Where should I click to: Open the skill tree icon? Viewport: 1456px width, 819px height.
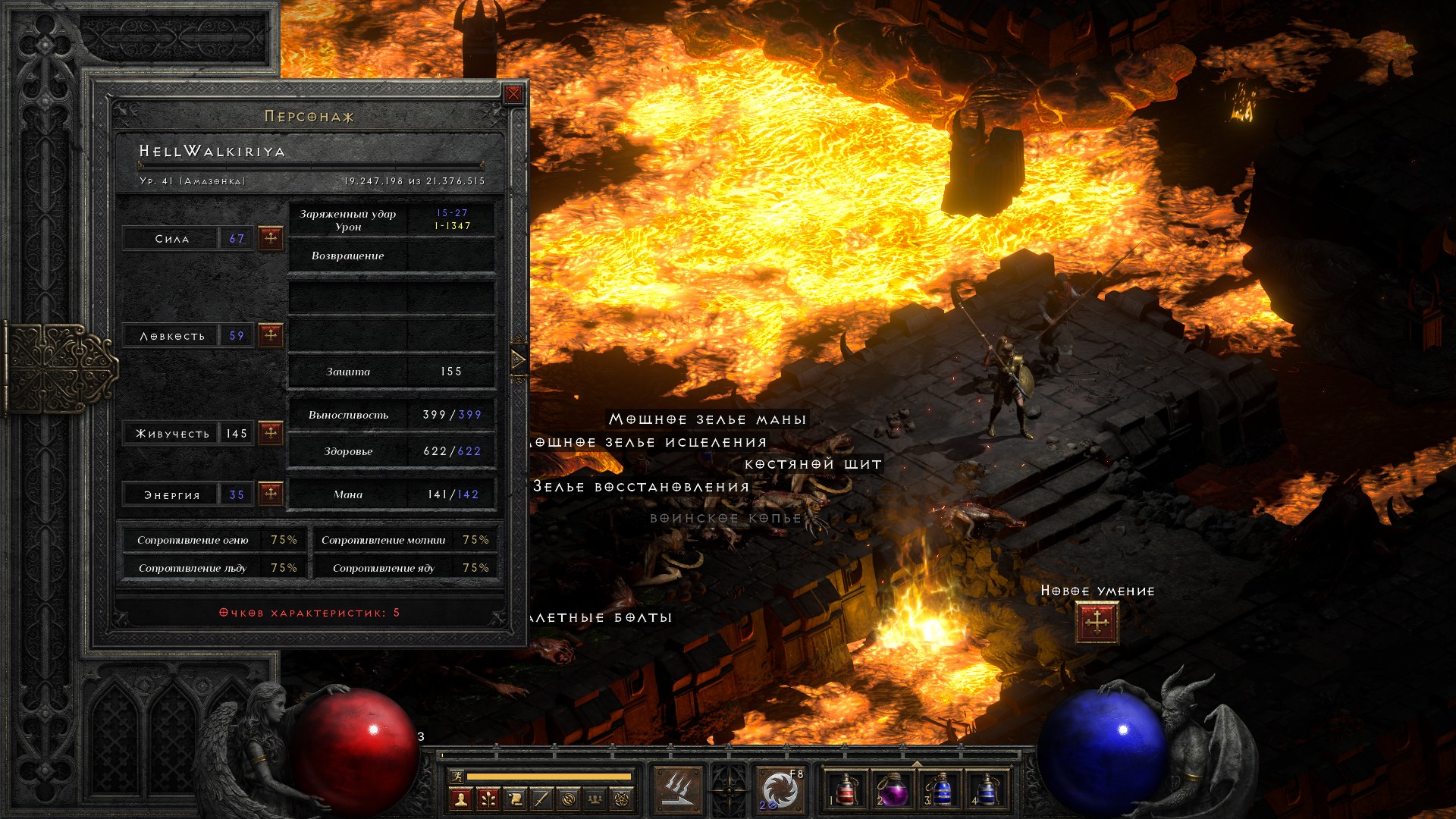[x=488, y=799]
